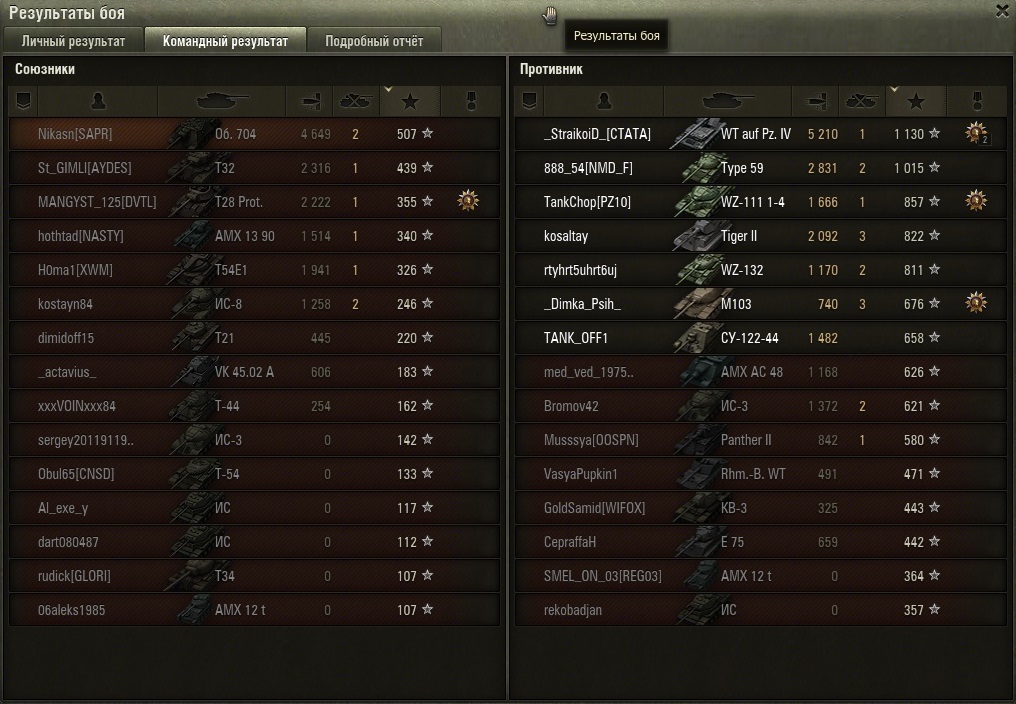Pick the Obul65[CNSD] T-54 row

tap(254, 474)
